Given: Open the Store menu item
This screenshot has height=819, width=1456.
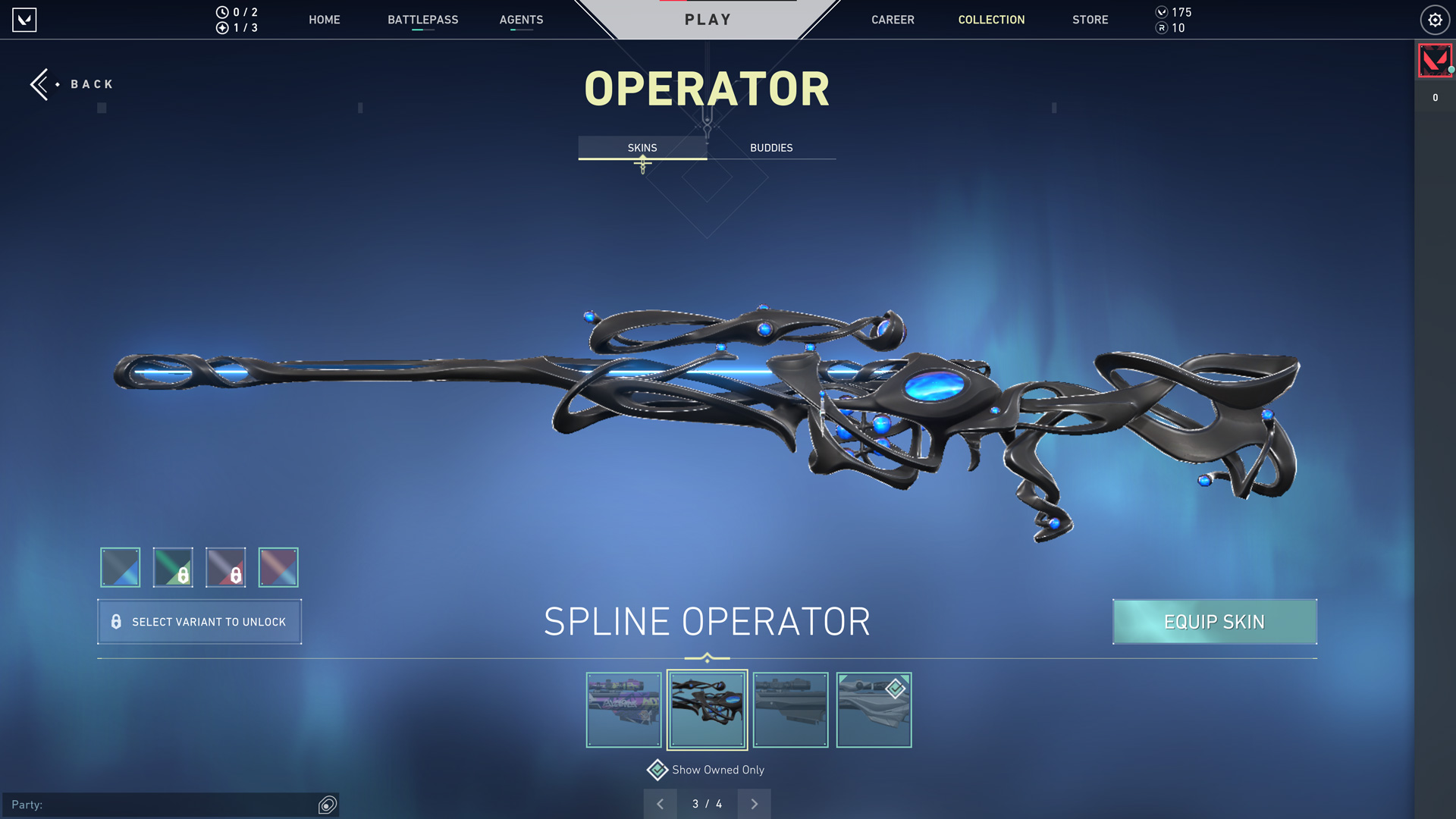Looking at the screenshot, I should click(x=1090, y=20).
